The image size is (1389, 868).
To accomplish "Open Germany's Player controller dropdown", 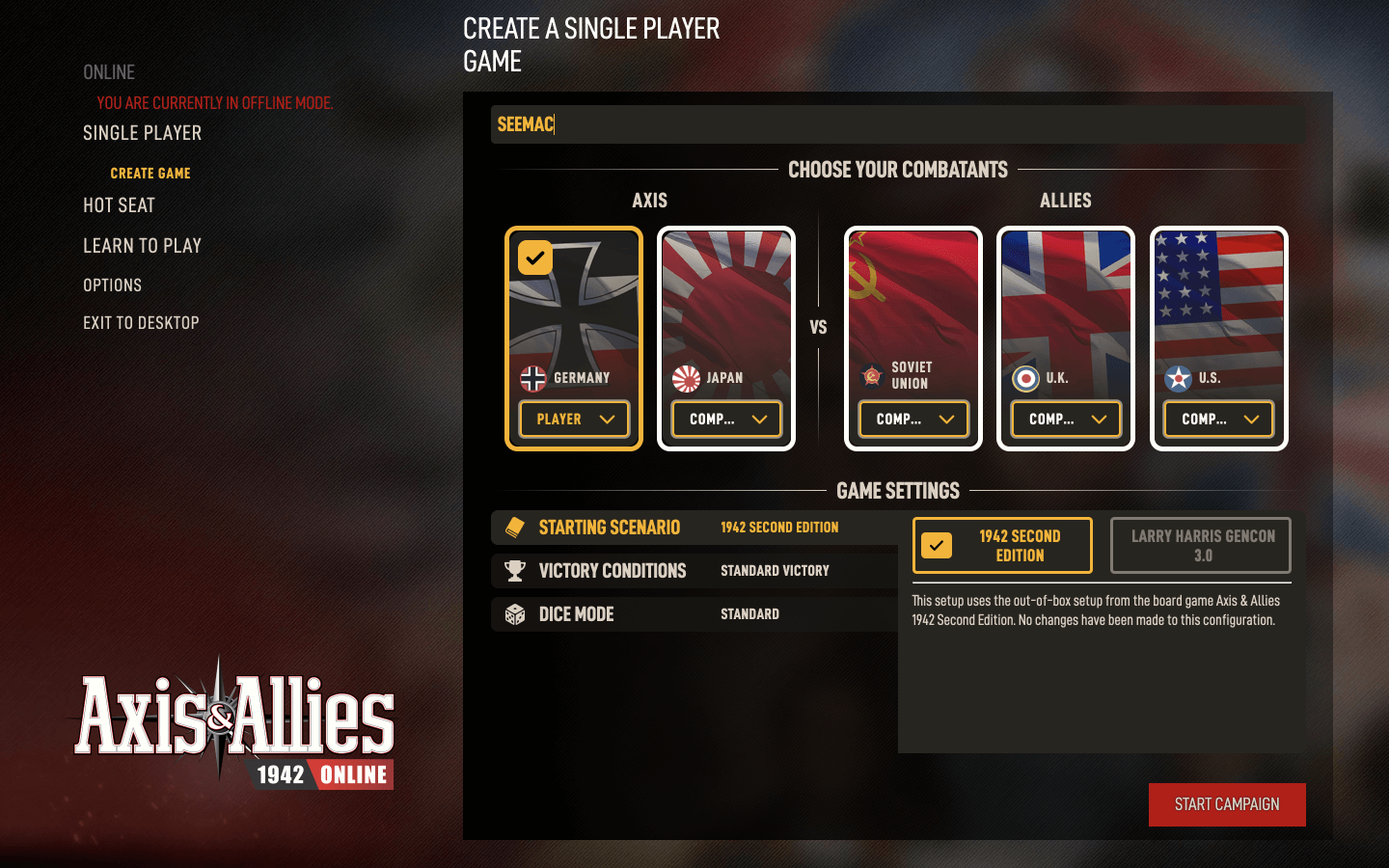I will (574, 420).
